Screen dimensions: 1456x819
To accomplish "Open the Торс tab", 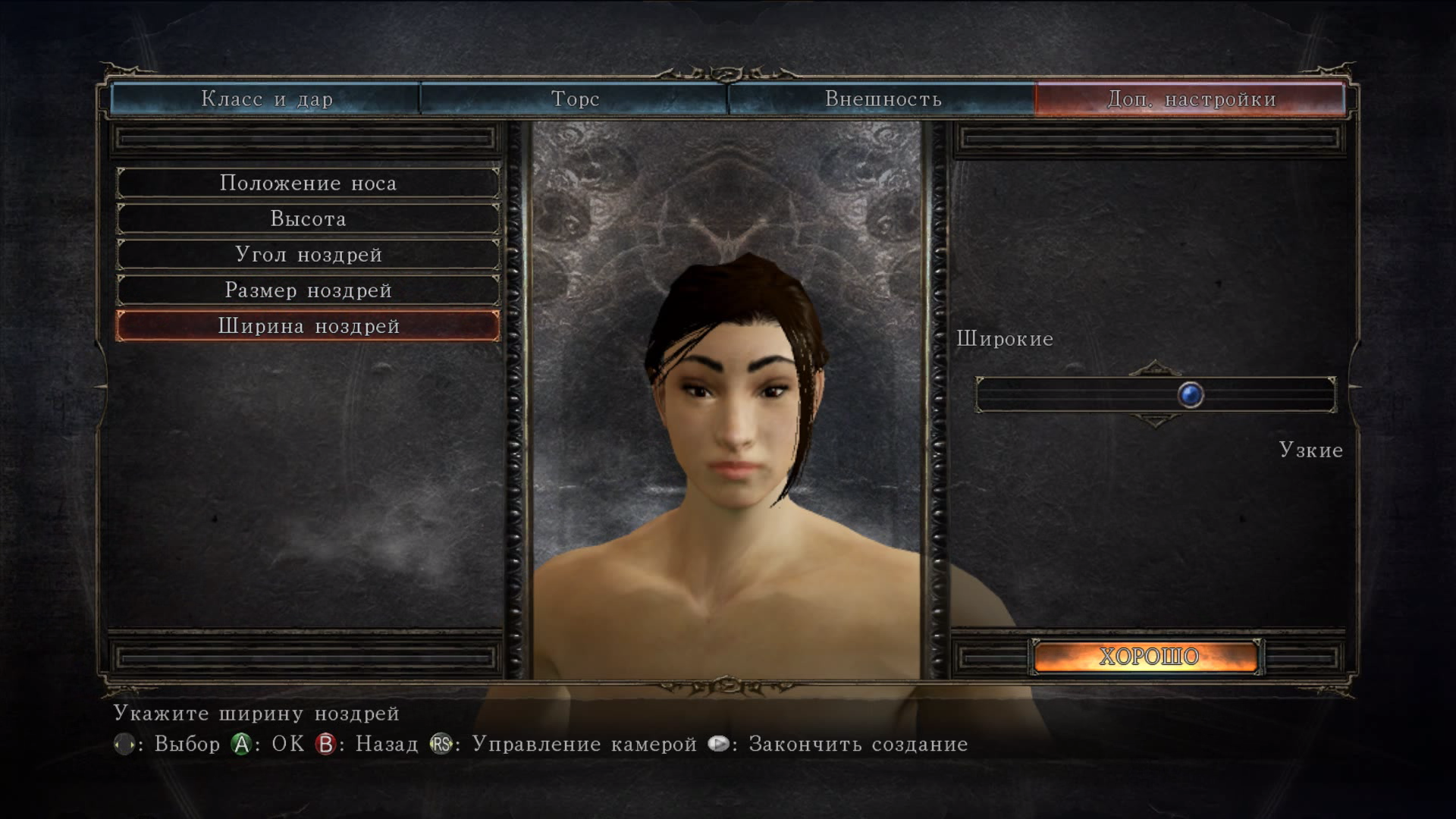I will pyautogui.click(x=574, y=99).
